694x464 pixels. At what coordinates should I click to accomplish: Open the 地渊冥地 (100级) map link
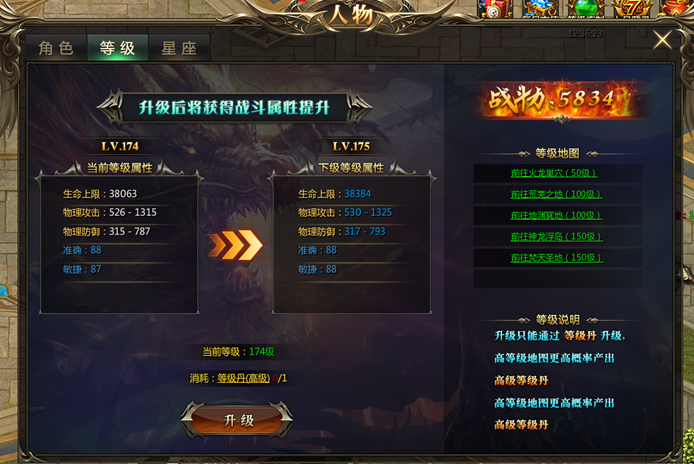[x=556, y=215]
